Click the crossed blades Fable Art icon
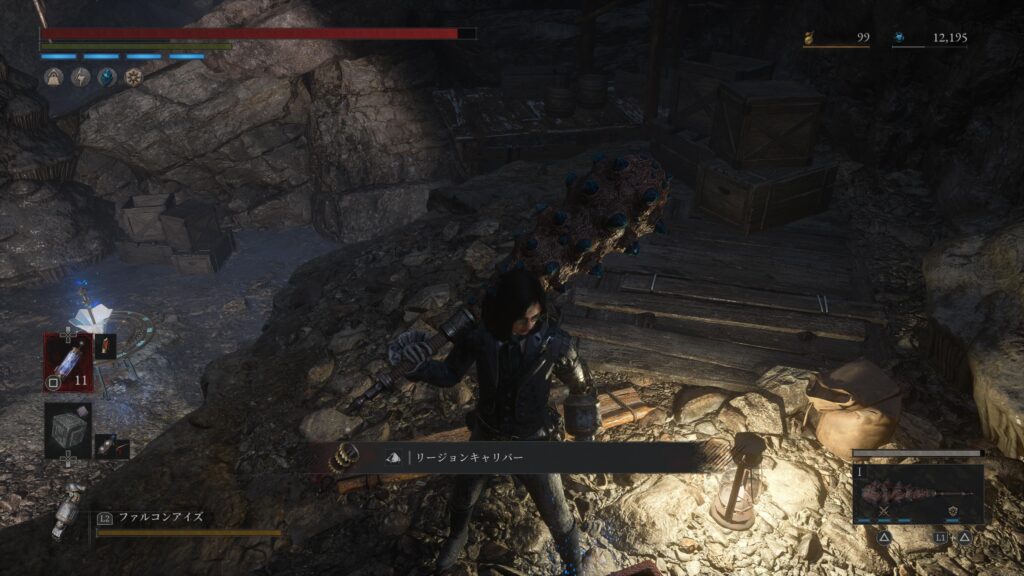 point(884,512)
